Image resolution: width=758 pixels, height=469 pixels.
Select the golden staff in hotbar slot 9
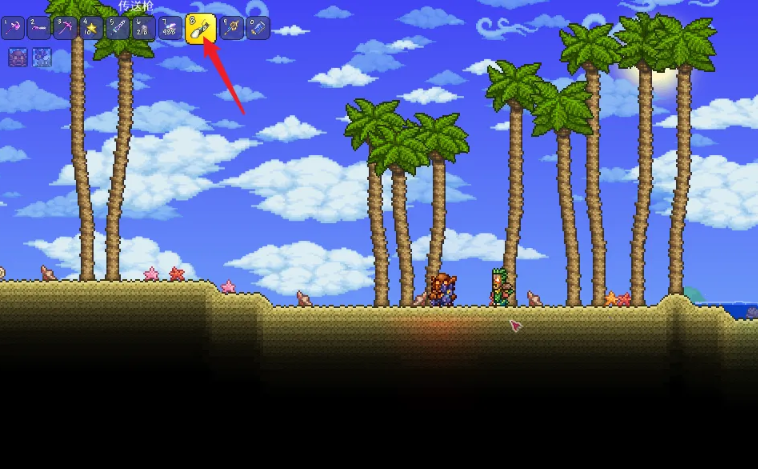click(x=233, y=28)
